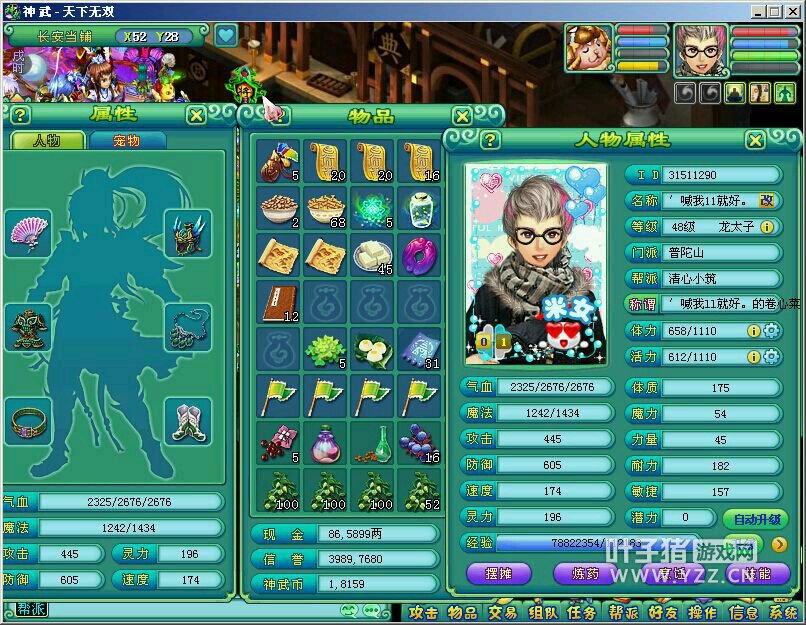Close the 物品 inventory window
The height and width of the screenshot is (625, 806).
click(461, 116)
